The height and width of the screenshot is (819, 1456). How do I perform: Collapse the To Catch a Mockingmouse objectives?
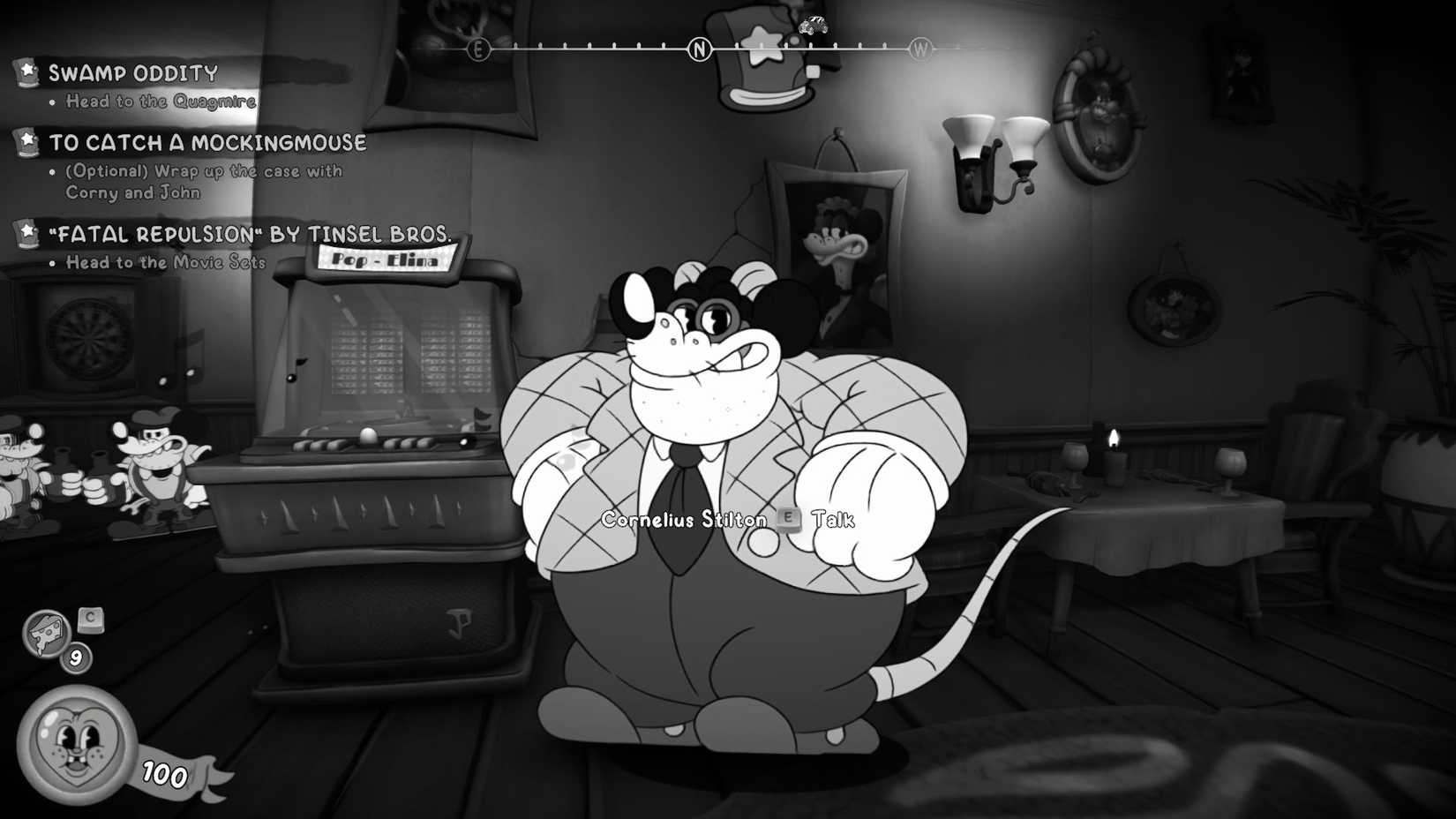click(207, 142)
